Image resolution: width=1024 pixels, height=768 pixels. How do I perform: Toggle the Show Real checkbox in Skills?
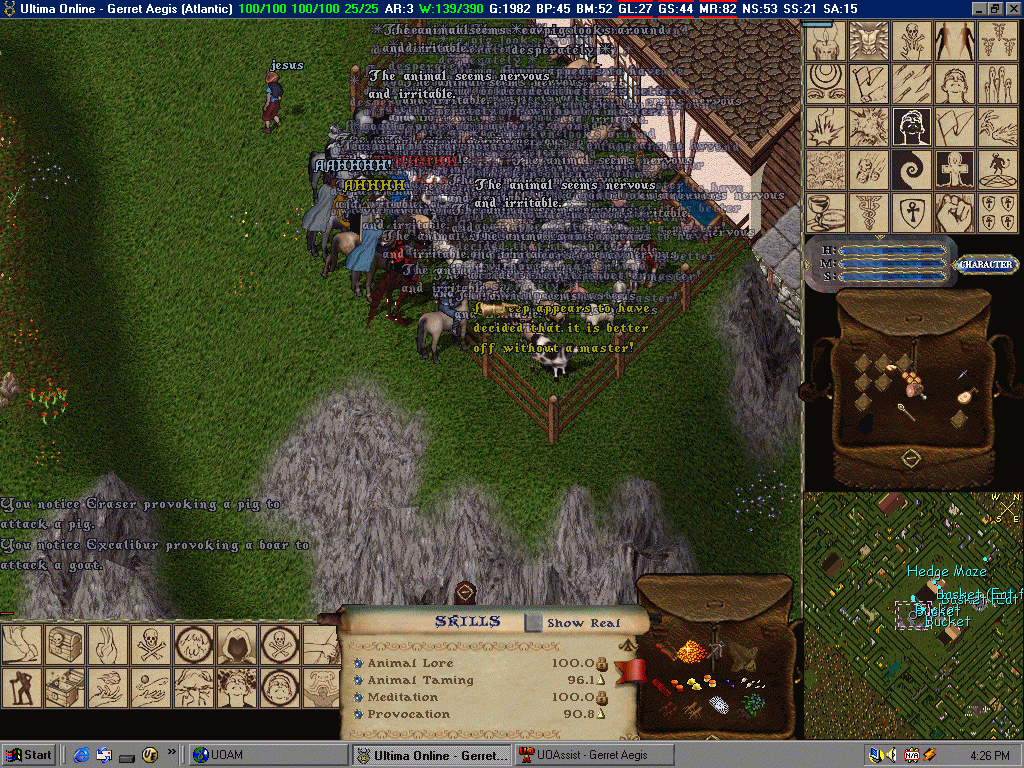[535, 623]
